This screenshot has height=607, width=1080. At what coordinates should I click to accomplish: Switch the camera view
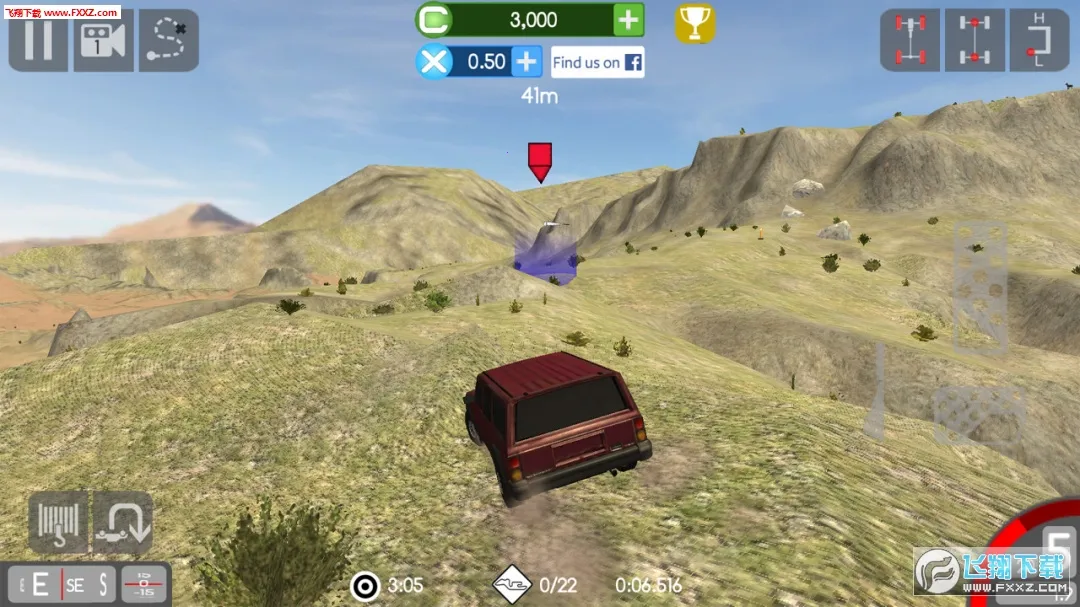(x=103, y=40)
